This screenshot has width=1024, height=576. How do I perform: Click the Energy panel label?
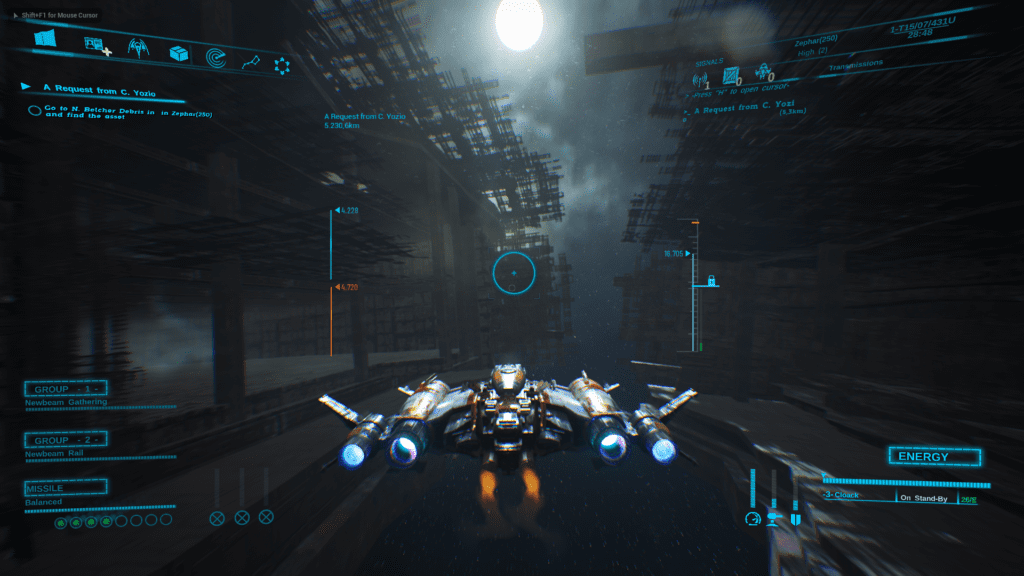tap(923, 457)
